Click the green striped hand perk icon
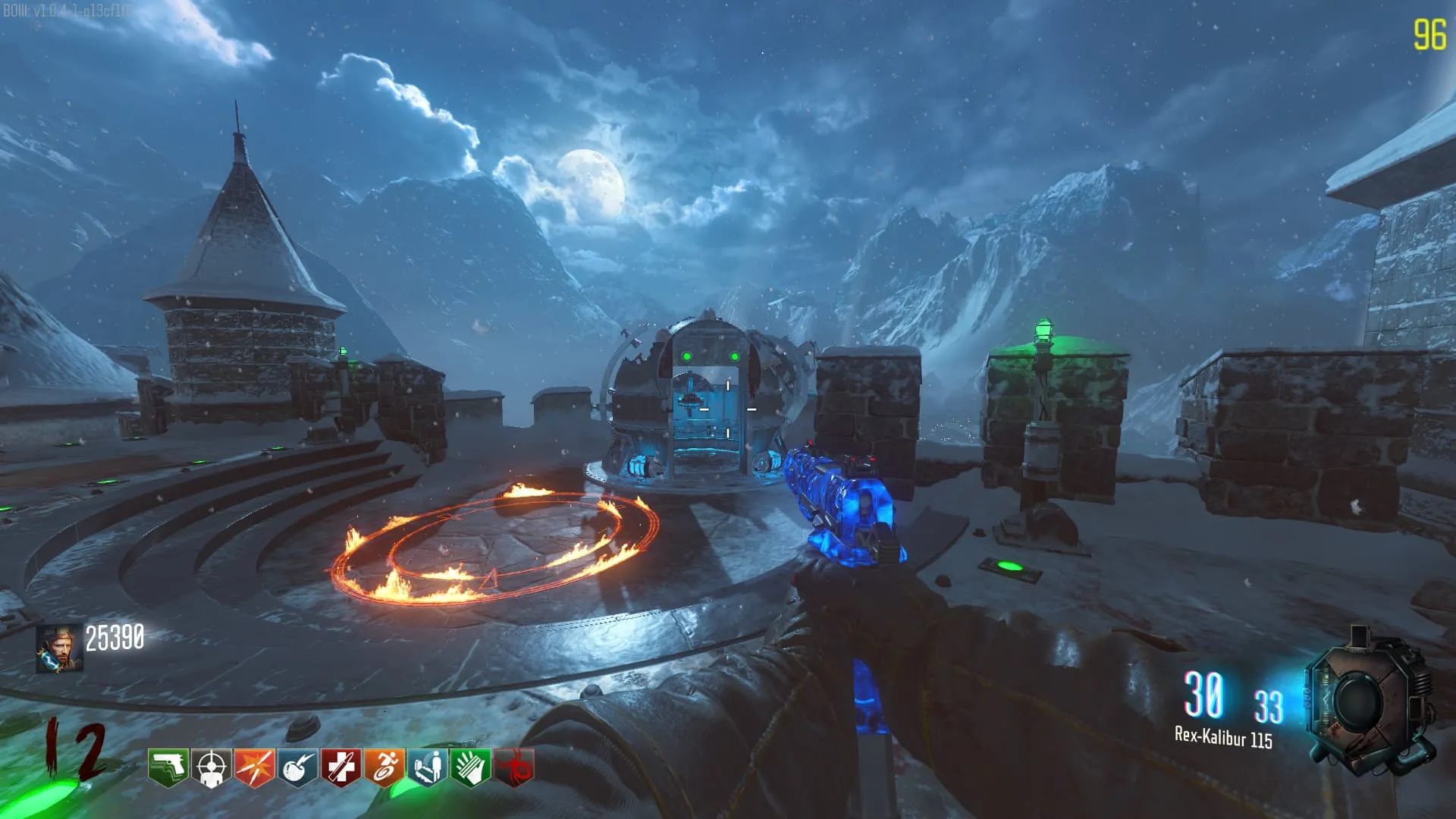The image size is (1456, 819). point(470,767)
